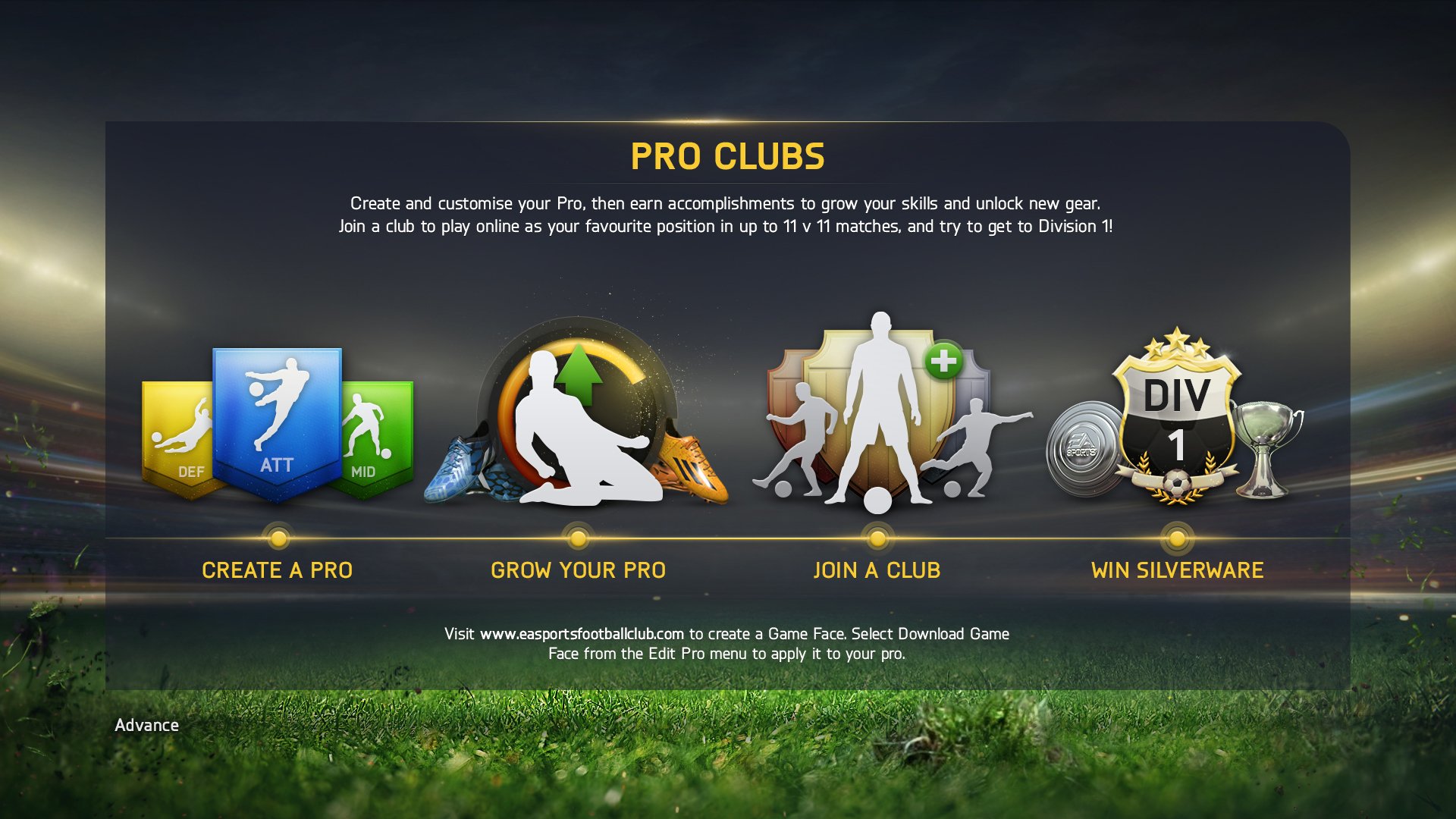The width and height of the screenshot is (1456, 819).
Task: Open www.easportsfootballclub.com link
Action: [582, 632]
